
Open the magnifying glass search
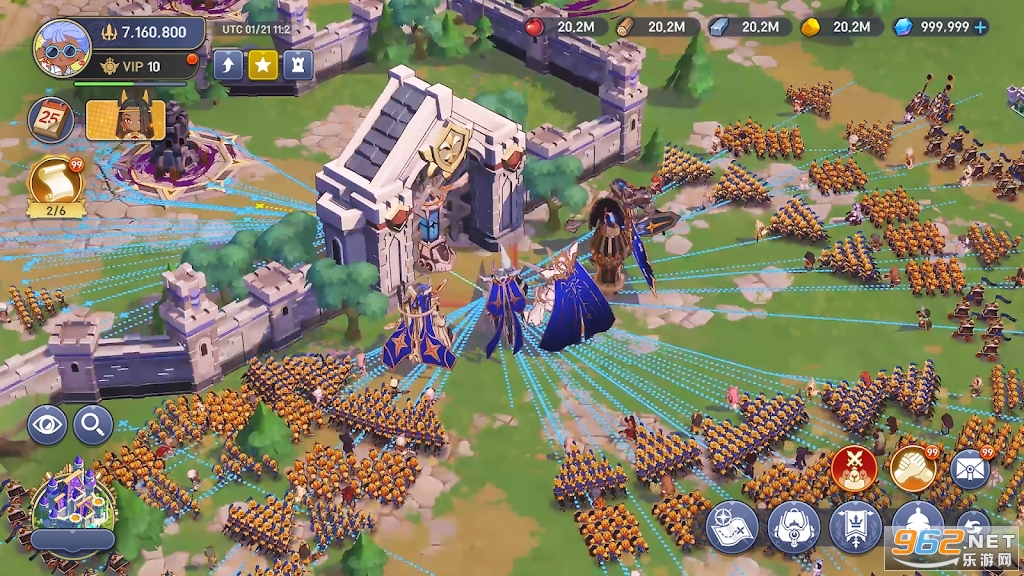[x=93, y=425]
